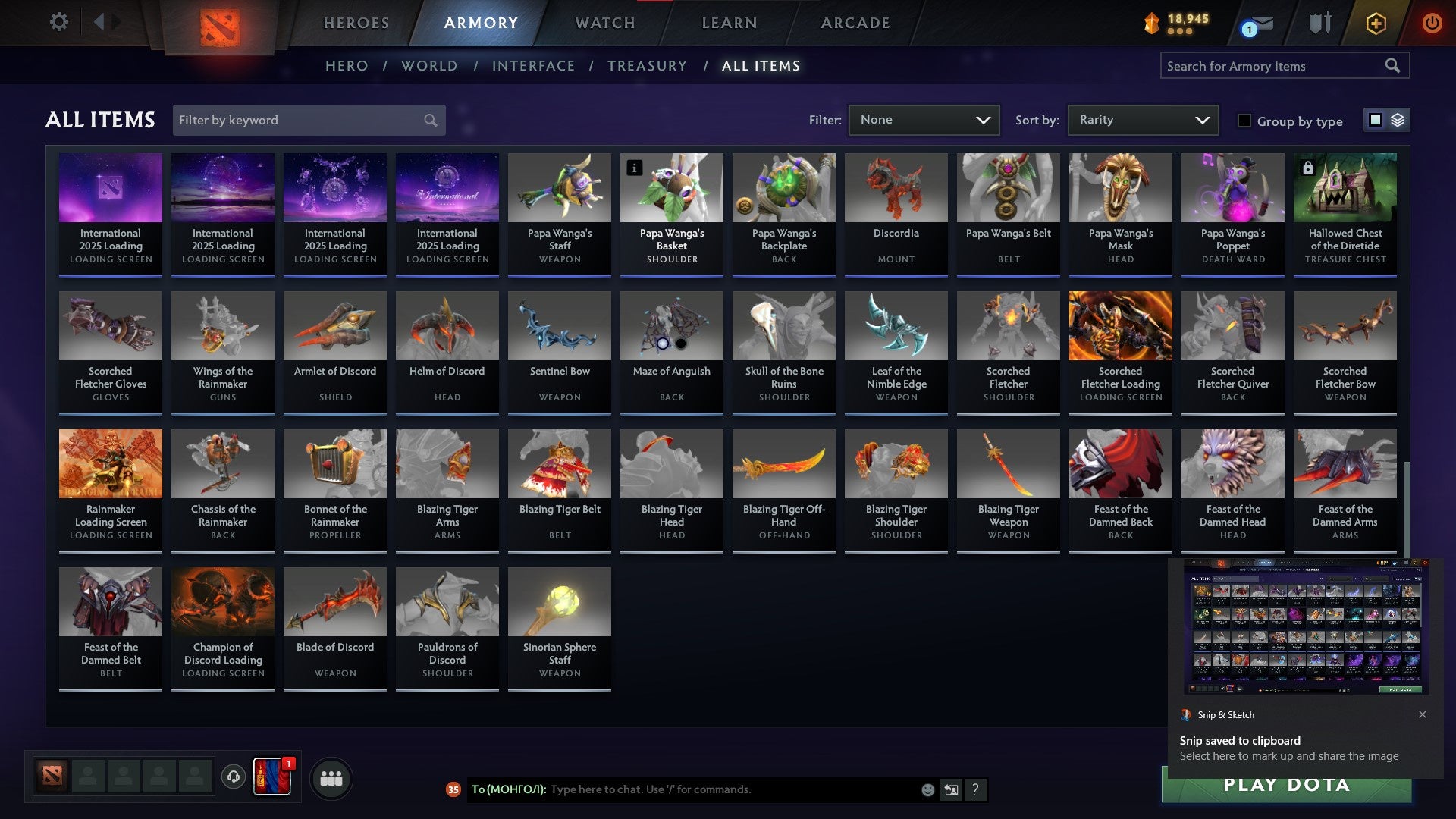Open the friends list icon
This screenshot has width=1456, height=819.
331,777
